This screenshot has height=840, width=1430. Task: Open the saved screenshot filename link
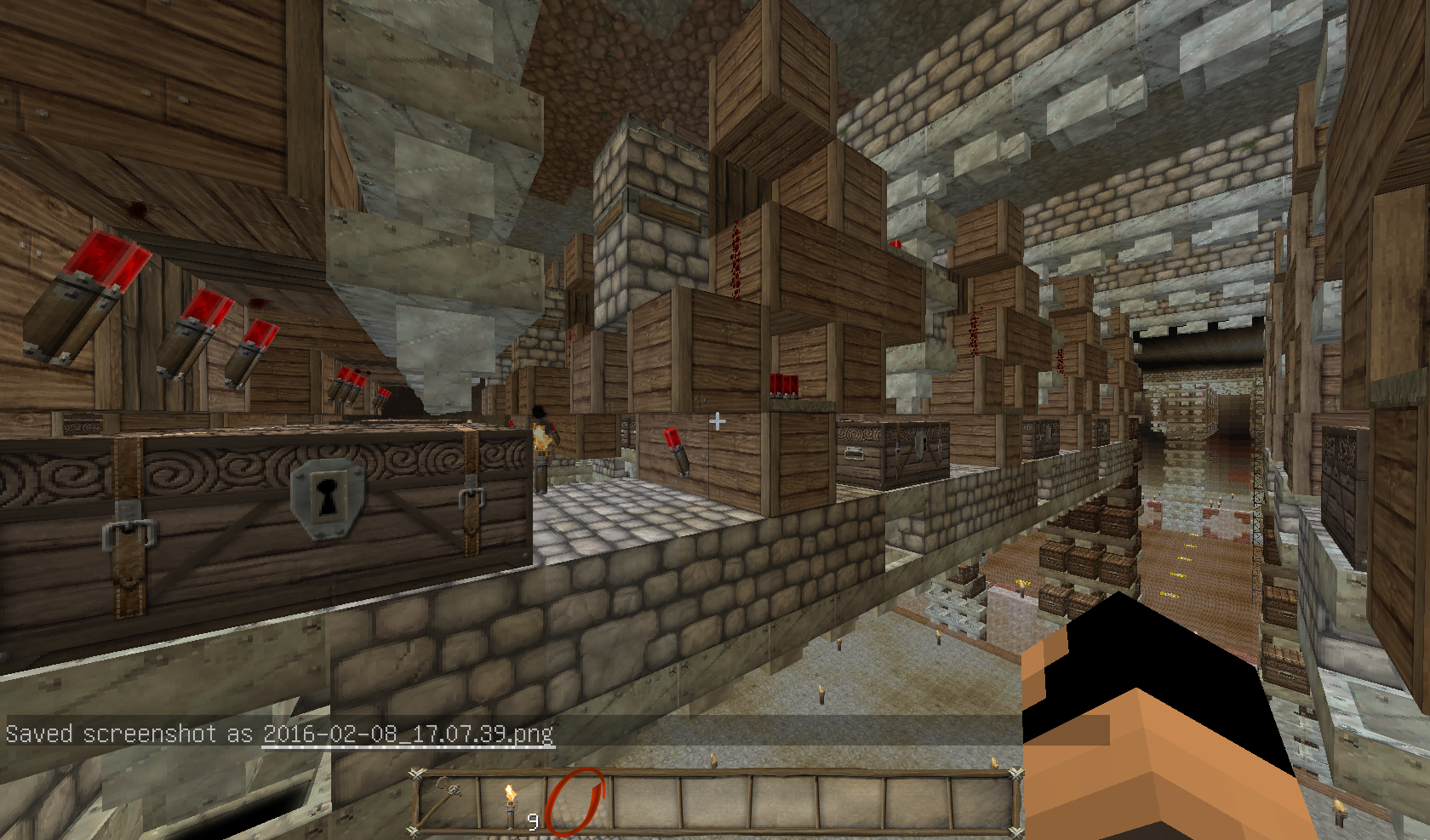409,734
